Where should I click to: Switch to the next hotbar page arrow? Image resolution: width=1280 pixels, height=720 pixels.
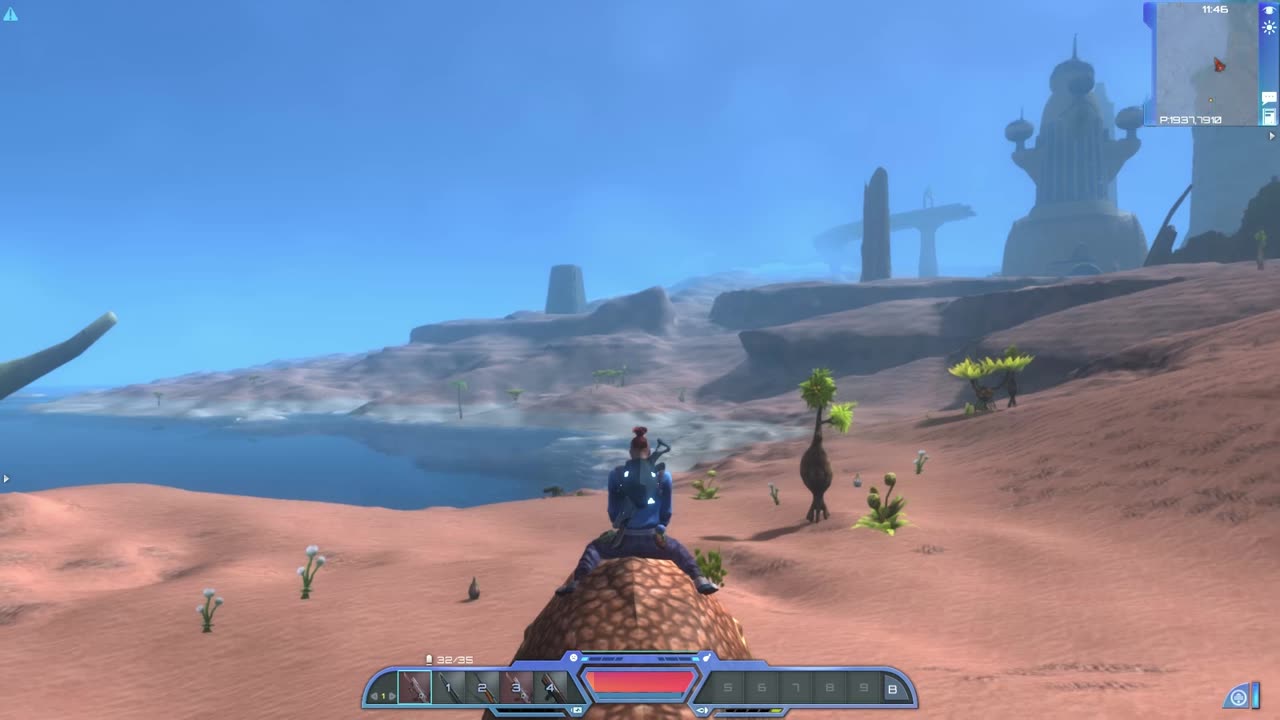click(392, 696)
